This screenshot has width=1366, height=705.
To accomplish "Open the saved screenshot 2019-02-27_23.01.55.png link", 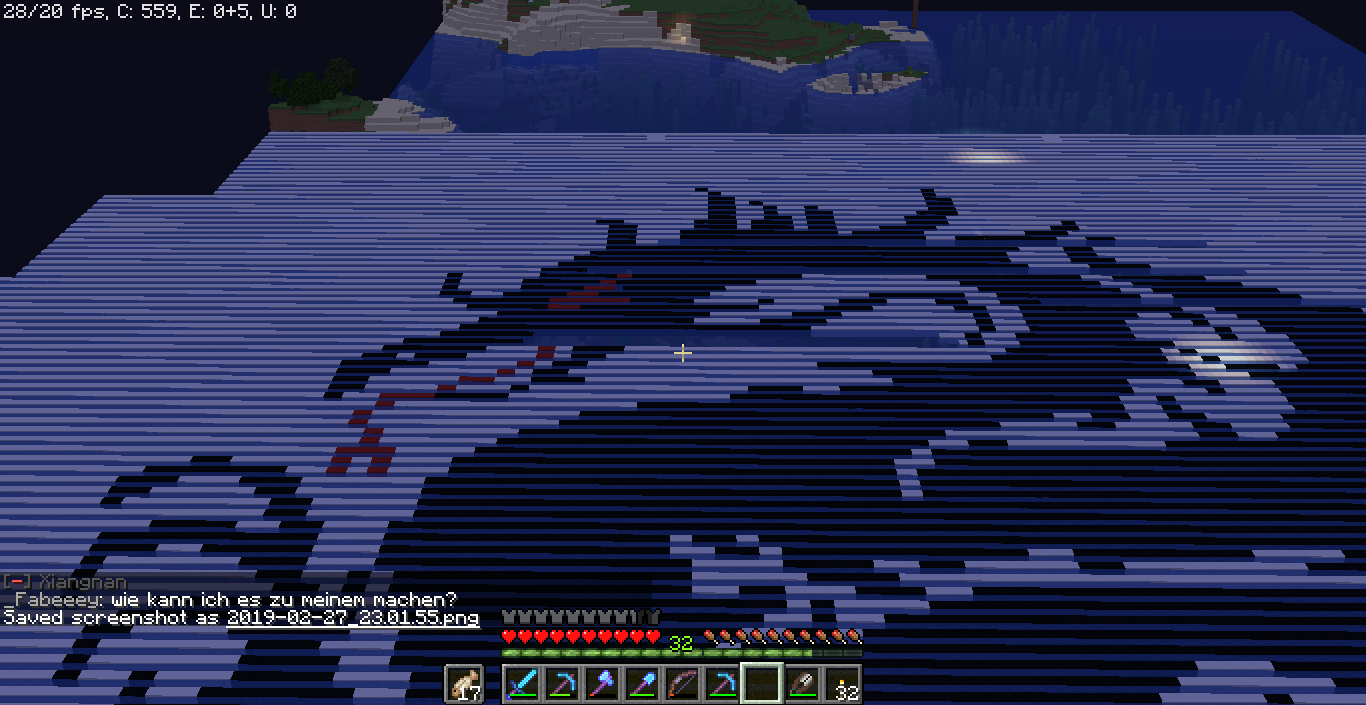I will [x=353, y=618].
